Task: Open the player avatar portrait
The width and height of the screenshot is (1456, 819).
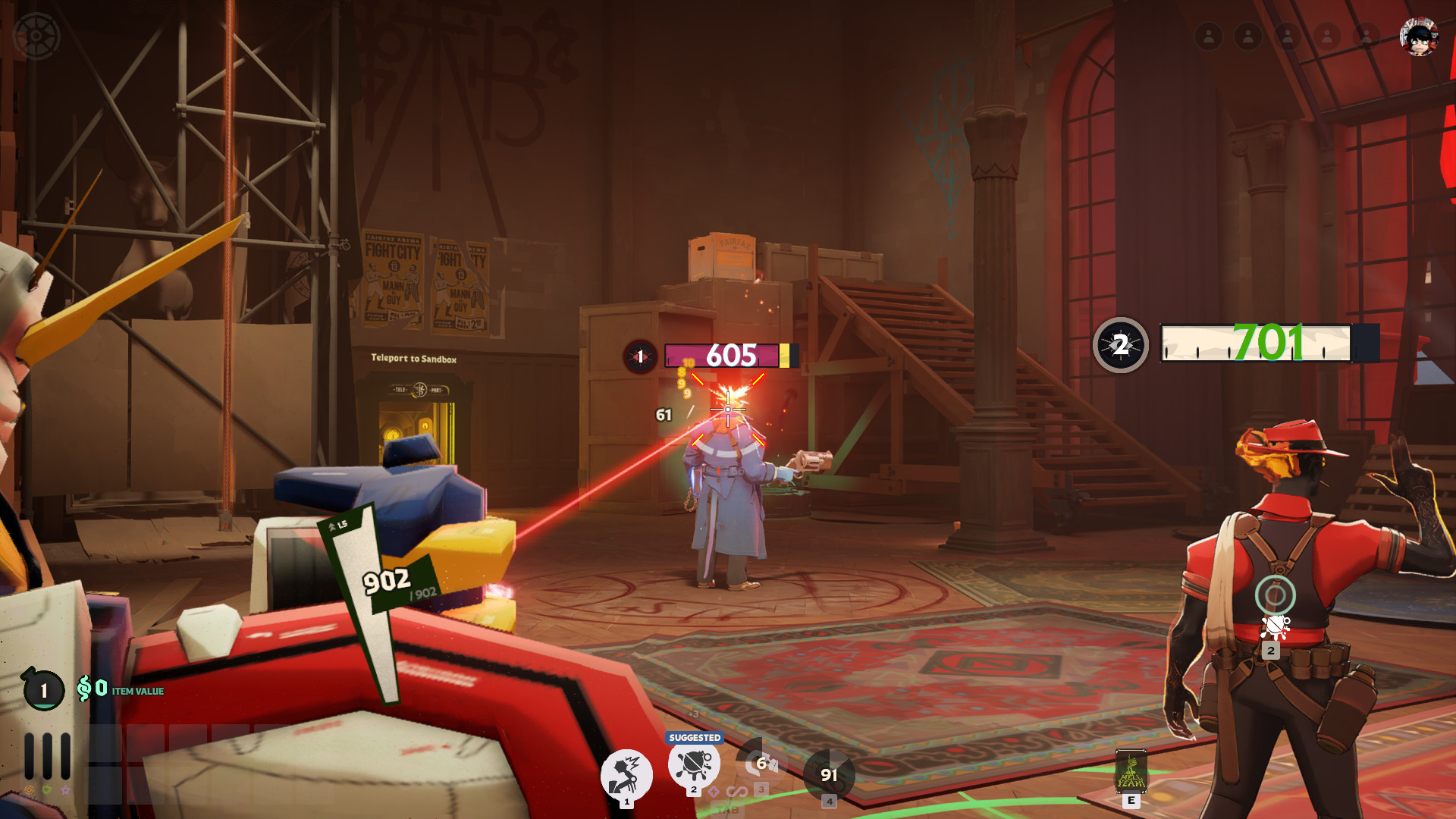Action: click(1419, 36)
